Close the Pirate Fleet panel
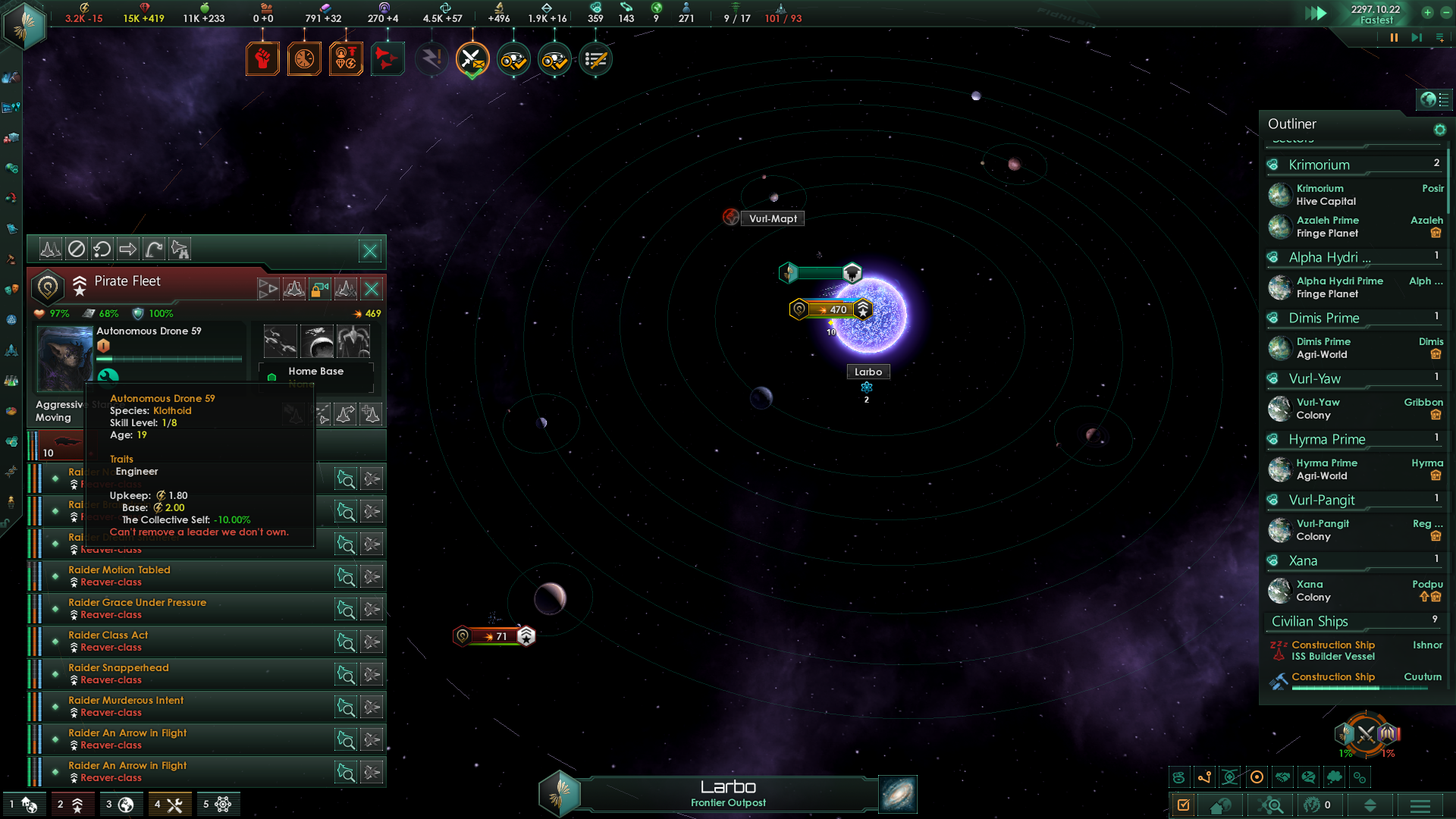The width and height of the screenshot is (1456, 819). pyautogui.click(x=372, y=289)
